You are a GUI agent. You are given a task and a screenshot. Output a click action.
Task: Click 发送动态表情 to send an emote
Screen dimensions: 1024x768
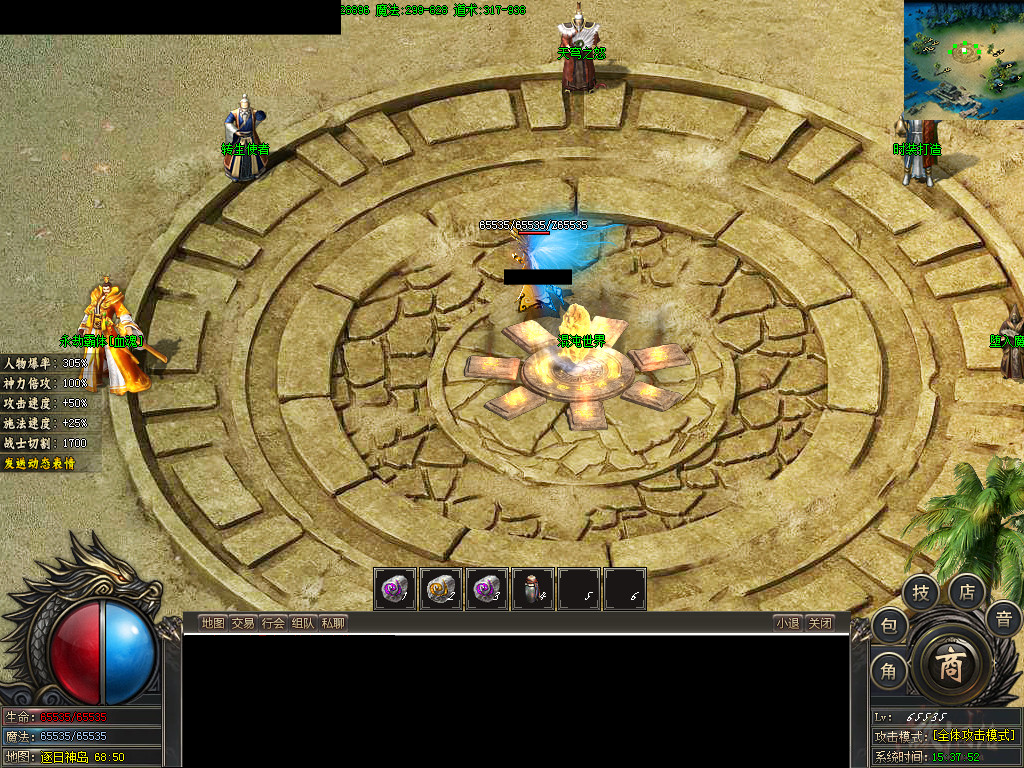tap(40, 464)
